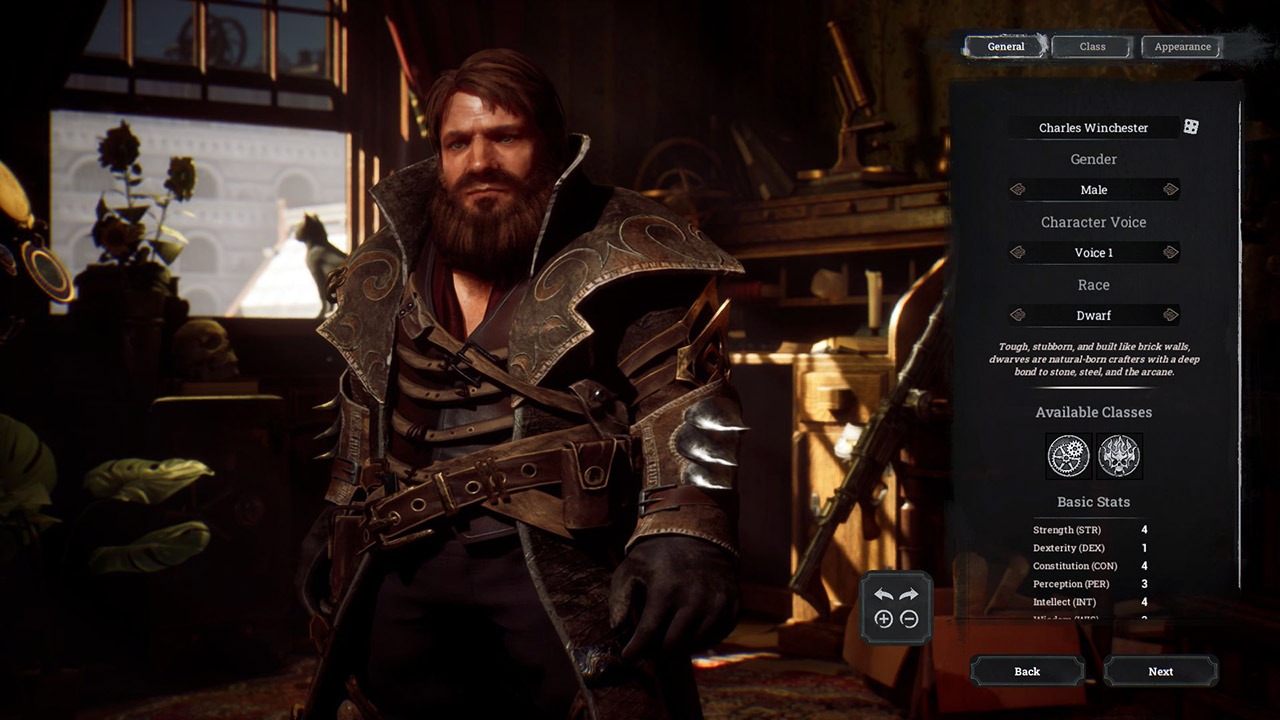Open the Class tab
The image size is (1280, 720).
click(1092, 47)
